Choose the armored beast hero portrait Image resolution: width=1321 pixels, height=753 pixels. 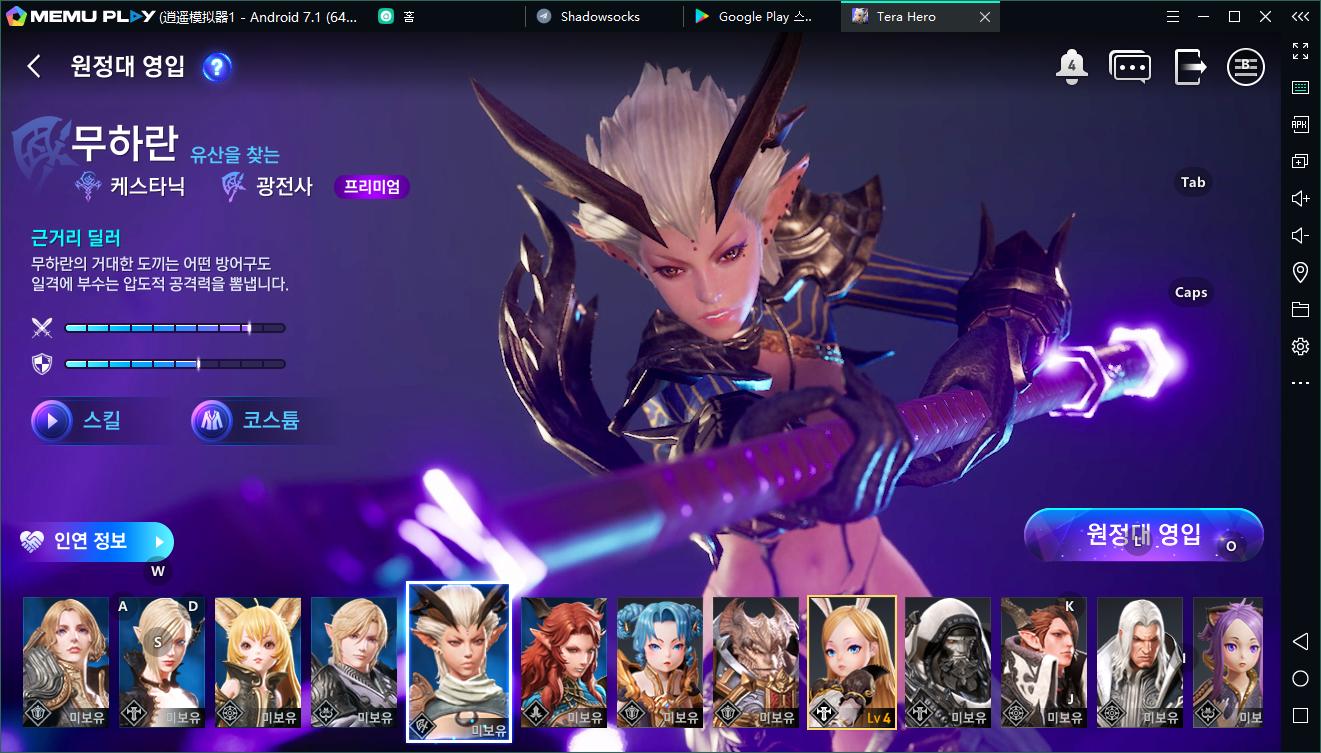coord(756,662)
